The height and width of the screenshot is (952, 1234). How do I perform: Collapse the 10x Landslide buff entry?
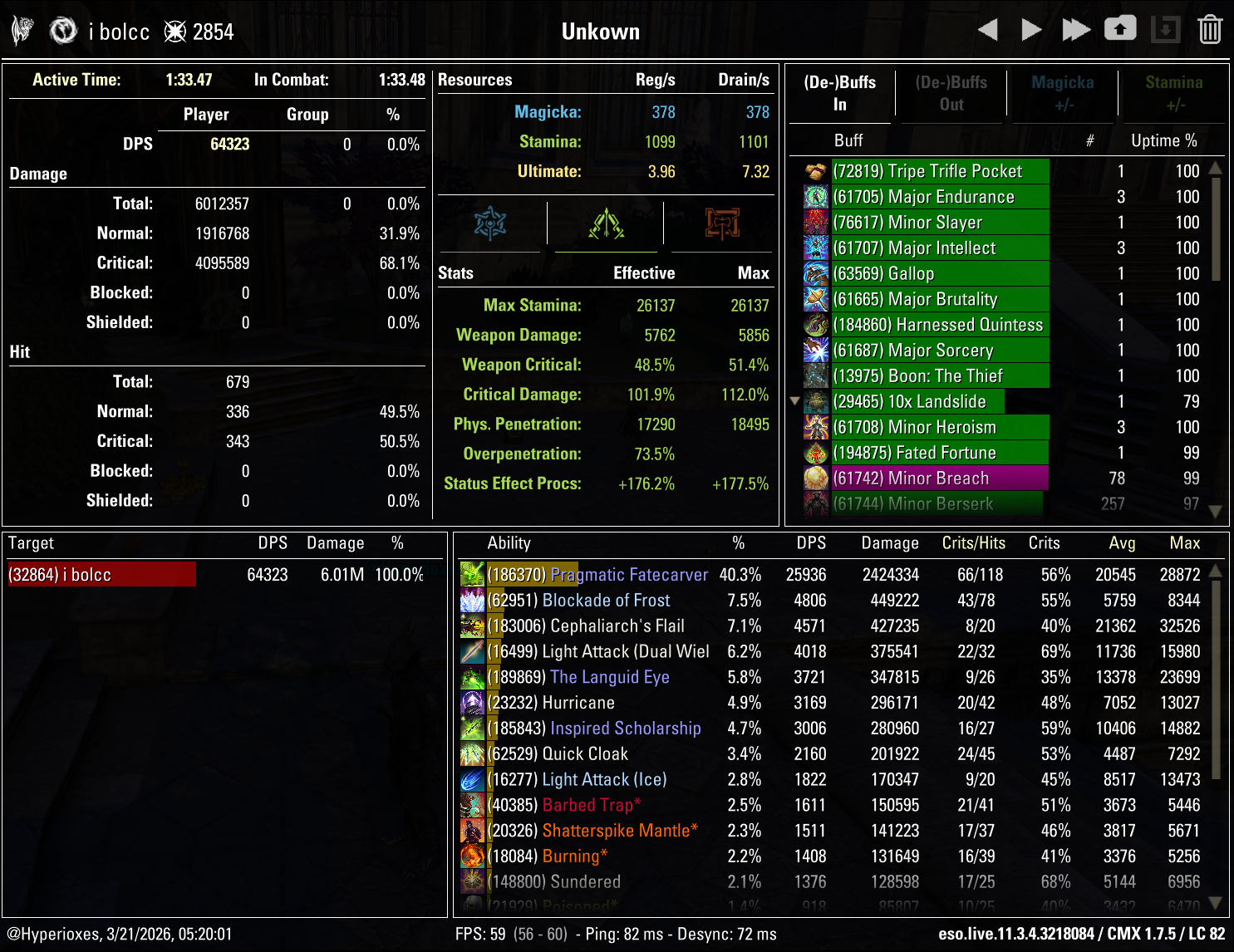click(x=795, y=401)
